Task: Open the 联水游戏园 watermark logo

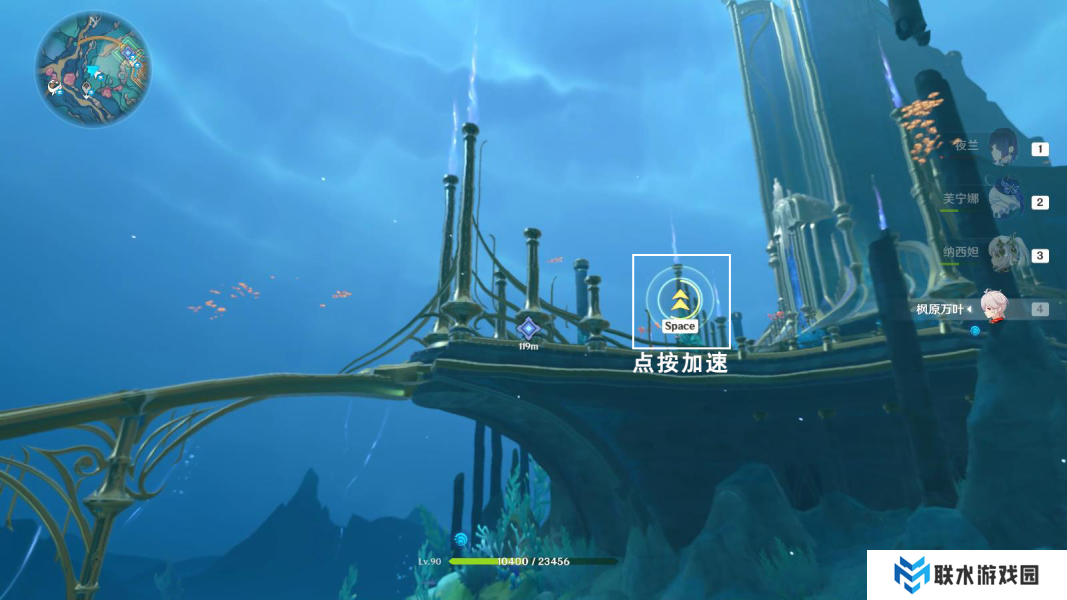Action: click(x=965, y=575)
